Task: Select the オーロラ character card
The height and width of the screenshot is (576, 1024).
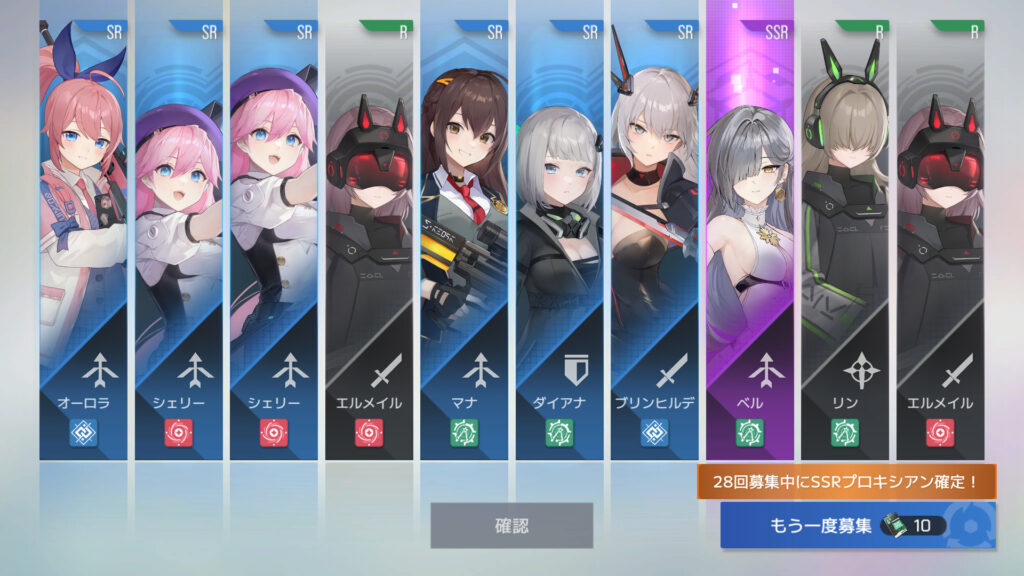Action: pos(83,240)
